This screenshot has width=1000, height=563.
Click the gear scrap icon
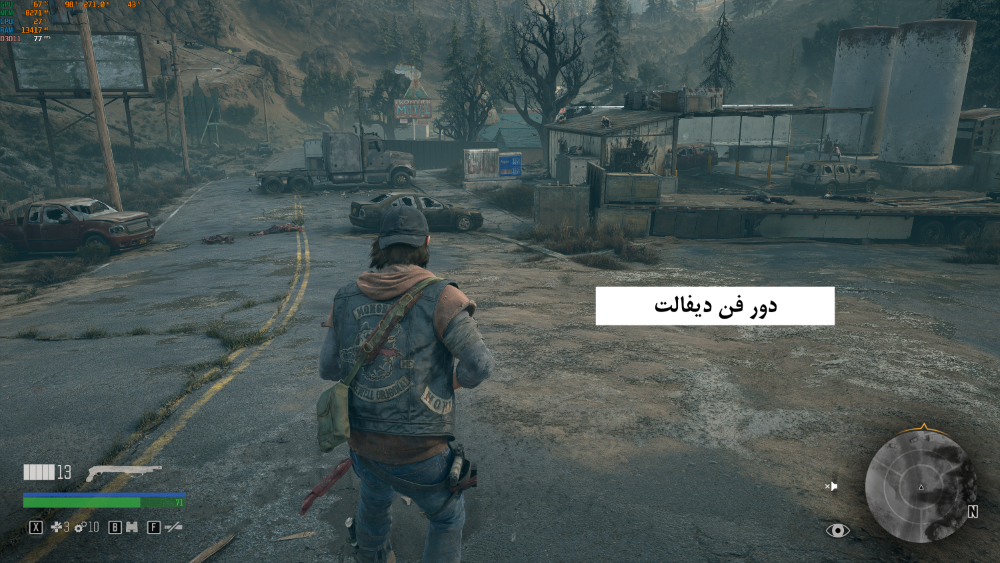[79, 527]
